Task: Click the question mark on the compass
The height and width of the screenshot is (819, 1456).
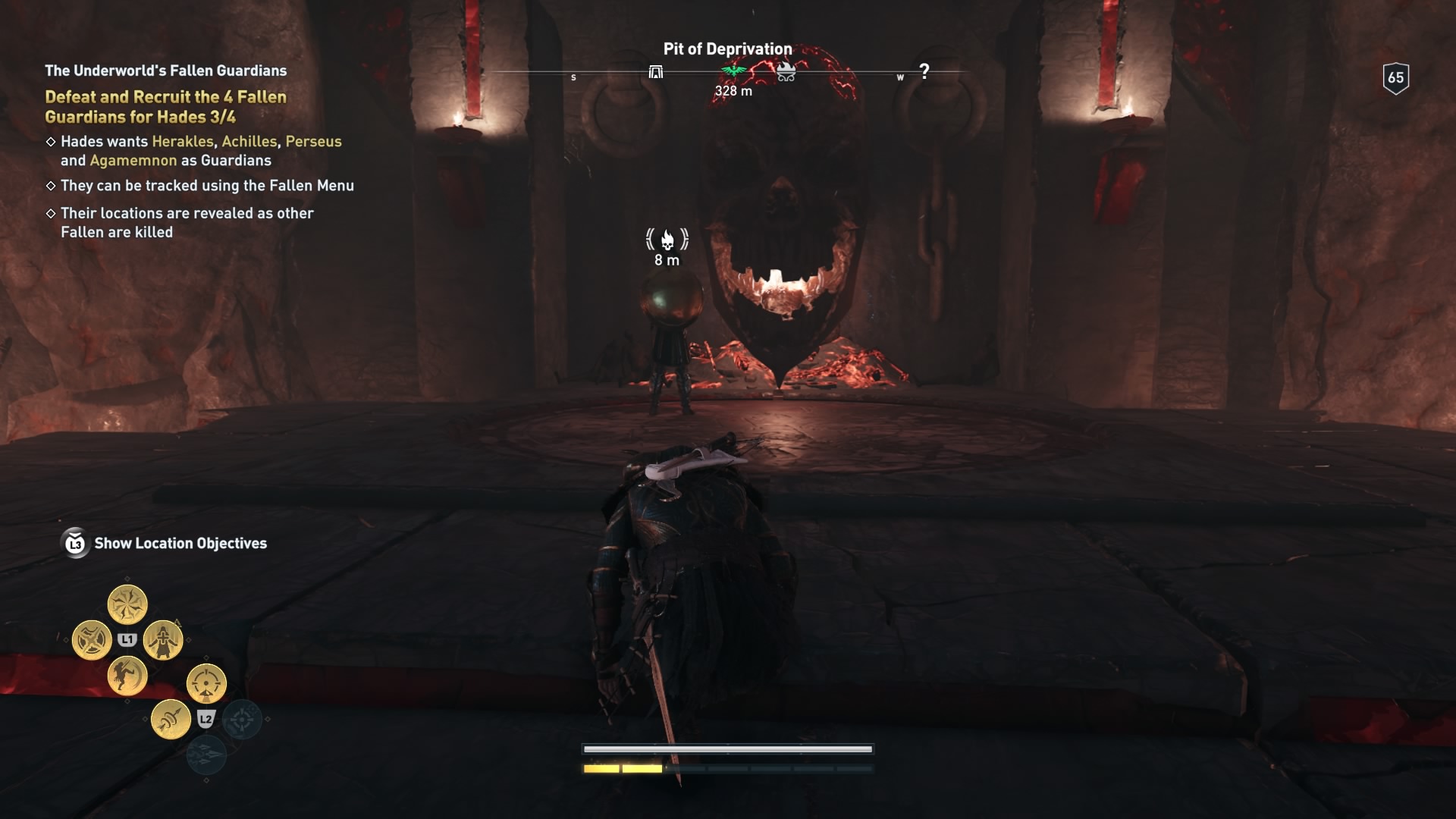Action: [924, 70]
